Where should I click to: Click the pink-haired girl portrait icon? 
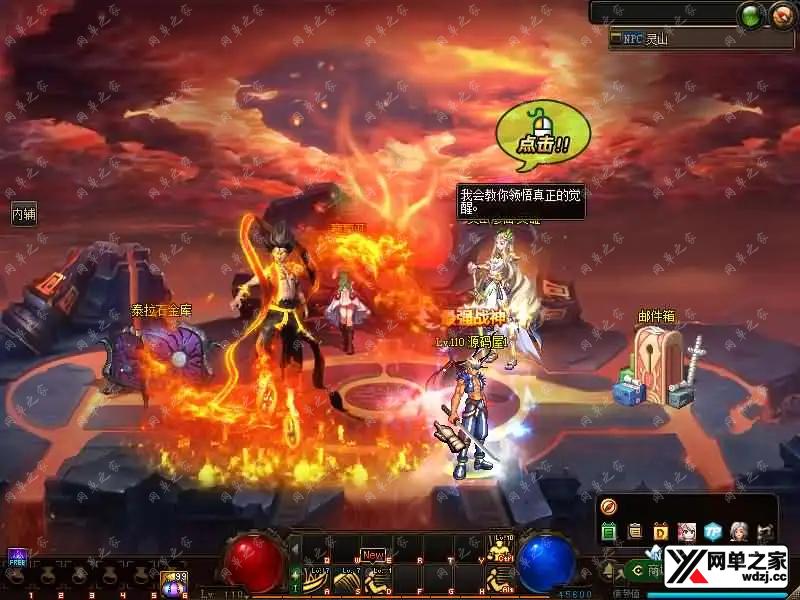coord(687,531)
